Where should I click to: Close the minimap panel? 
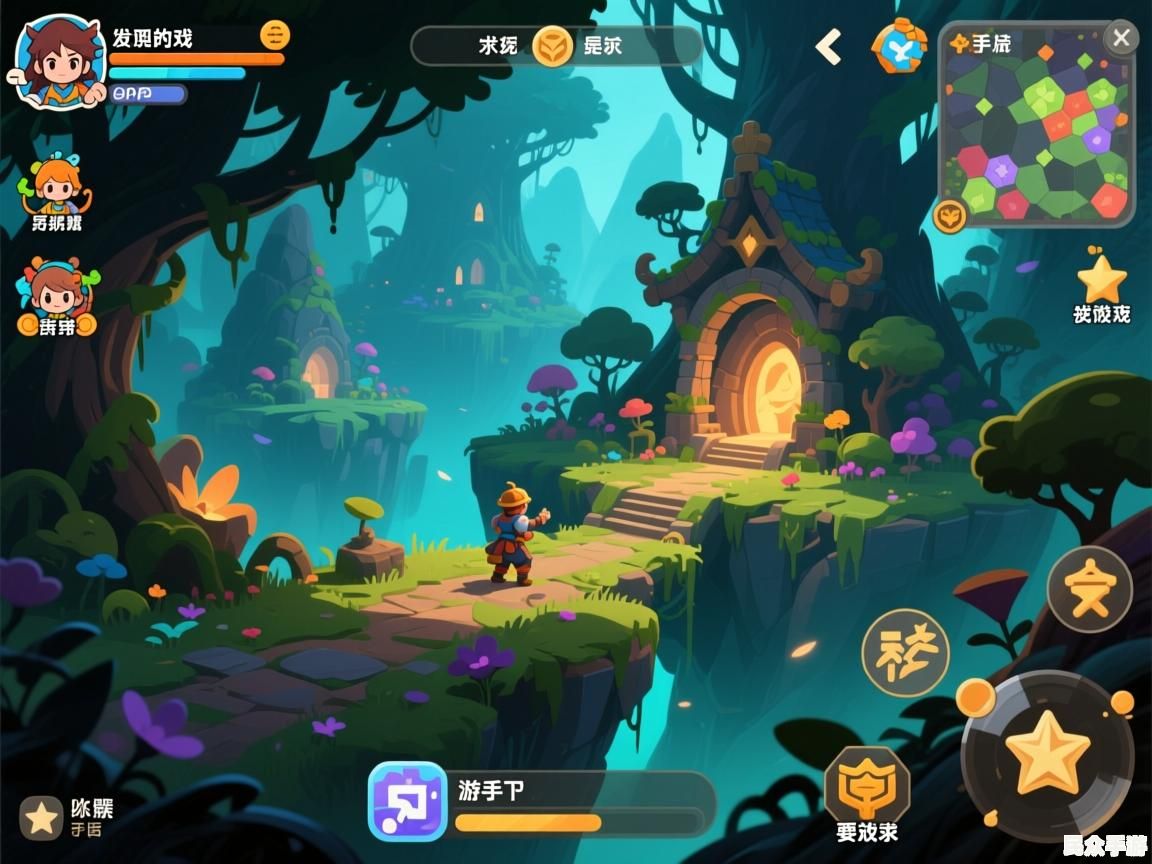[1121, 39]
